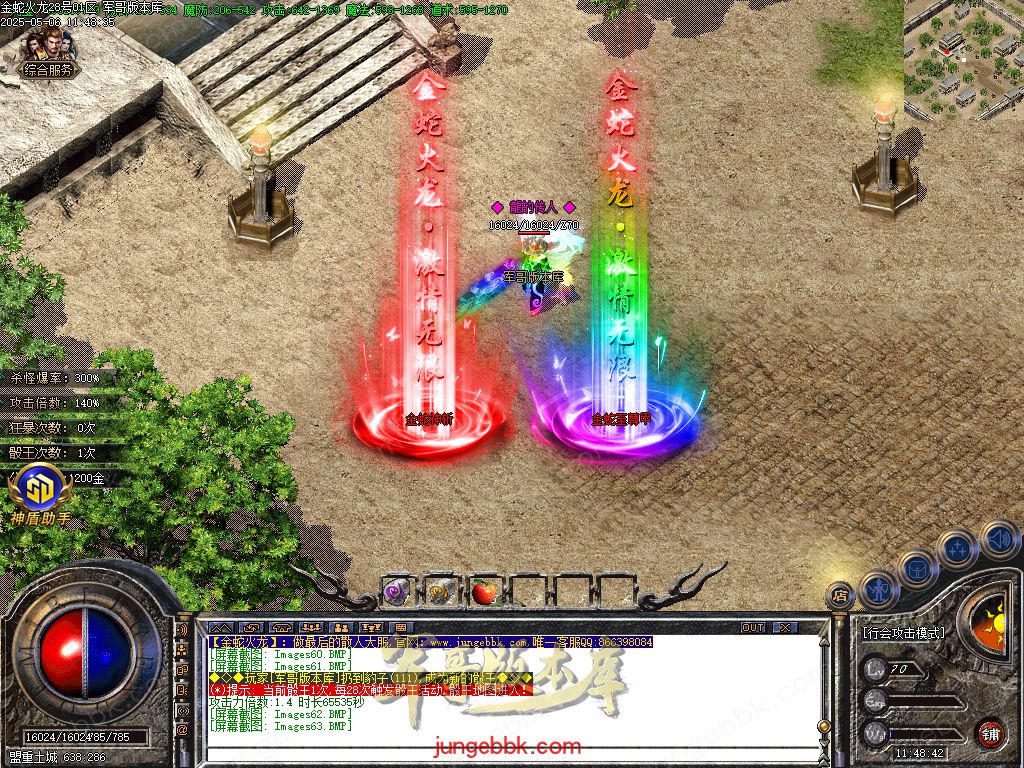The image size is (1024, 768).
Task: Open the character equipment (knight) button
Action: tap(879, 588)
